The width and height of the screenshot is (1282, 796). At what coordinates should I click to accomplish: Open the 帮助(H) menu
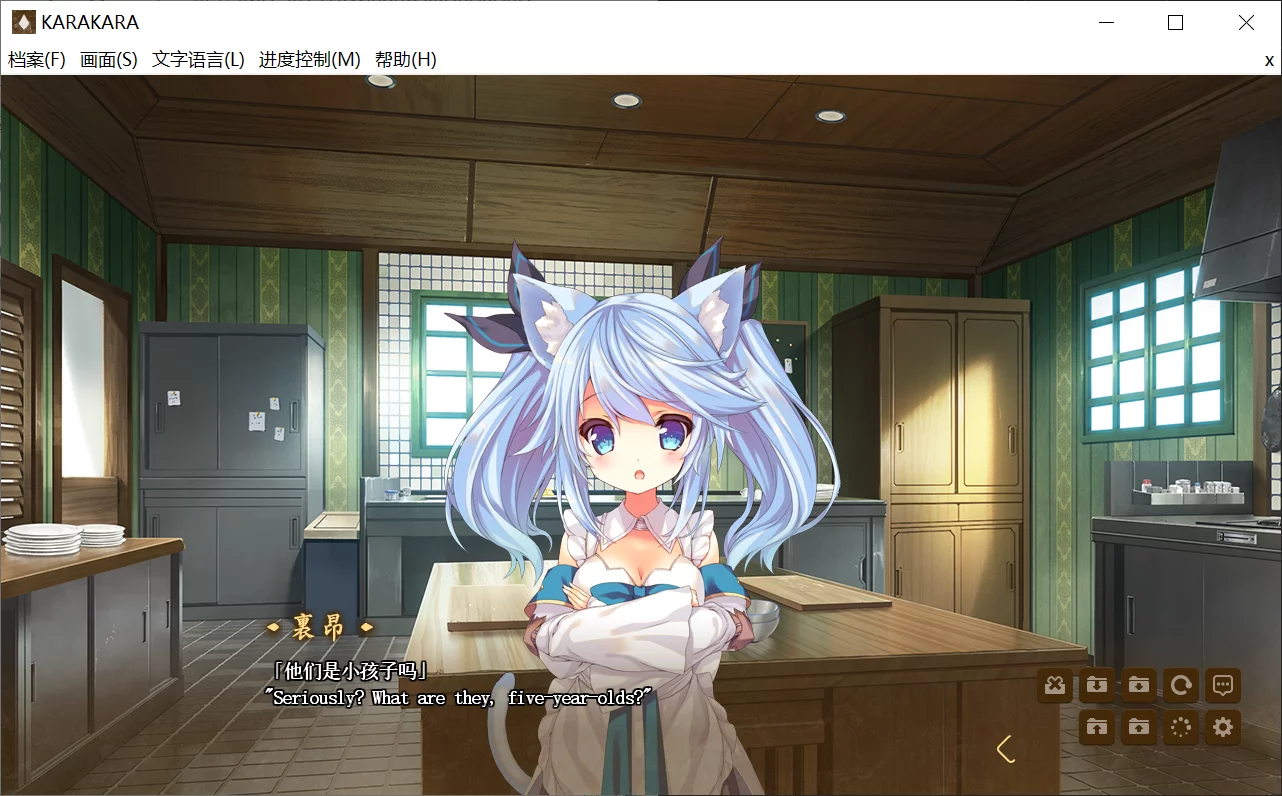pyautogui.click(x=404, y=60)
